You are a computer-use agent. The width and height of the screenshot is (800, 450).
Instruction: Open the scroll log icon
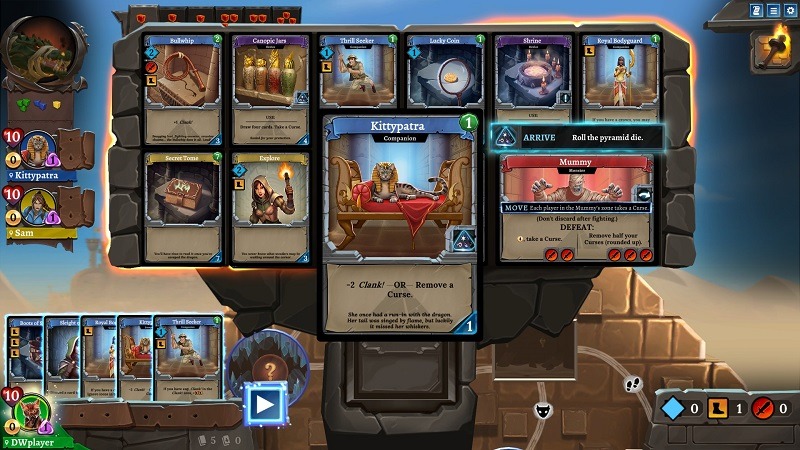point(757,11)
